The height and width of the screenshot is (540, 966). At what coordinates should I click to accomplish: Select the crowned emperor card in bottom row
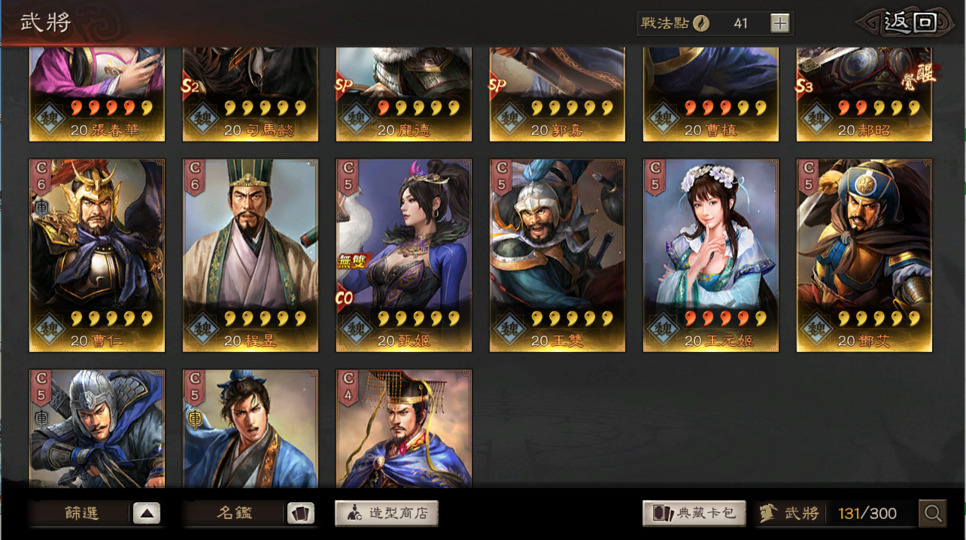tap(404, 428)
